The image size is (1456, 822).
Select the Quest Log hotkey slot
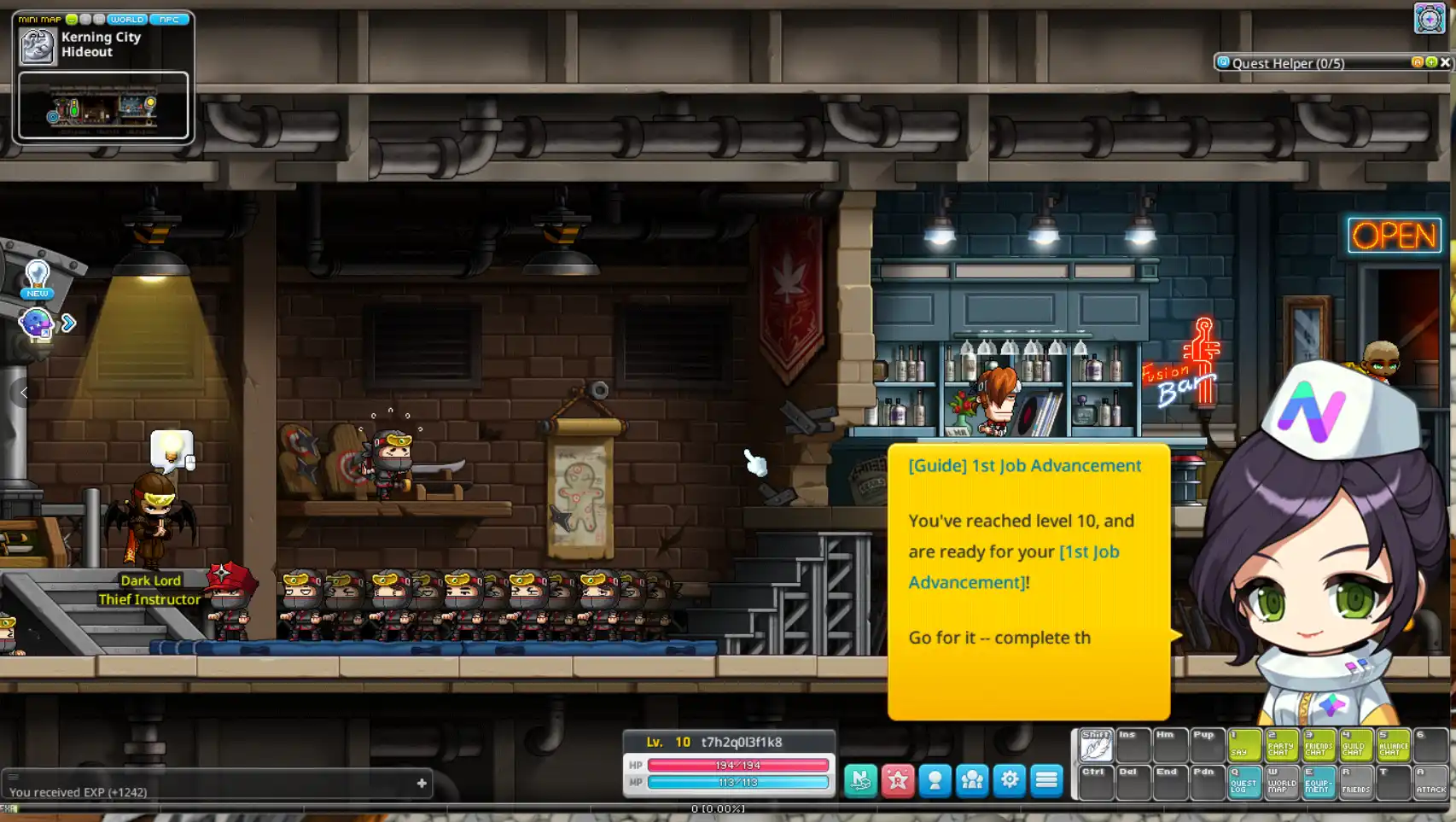pyautogui.click(x=1244, y=782)
